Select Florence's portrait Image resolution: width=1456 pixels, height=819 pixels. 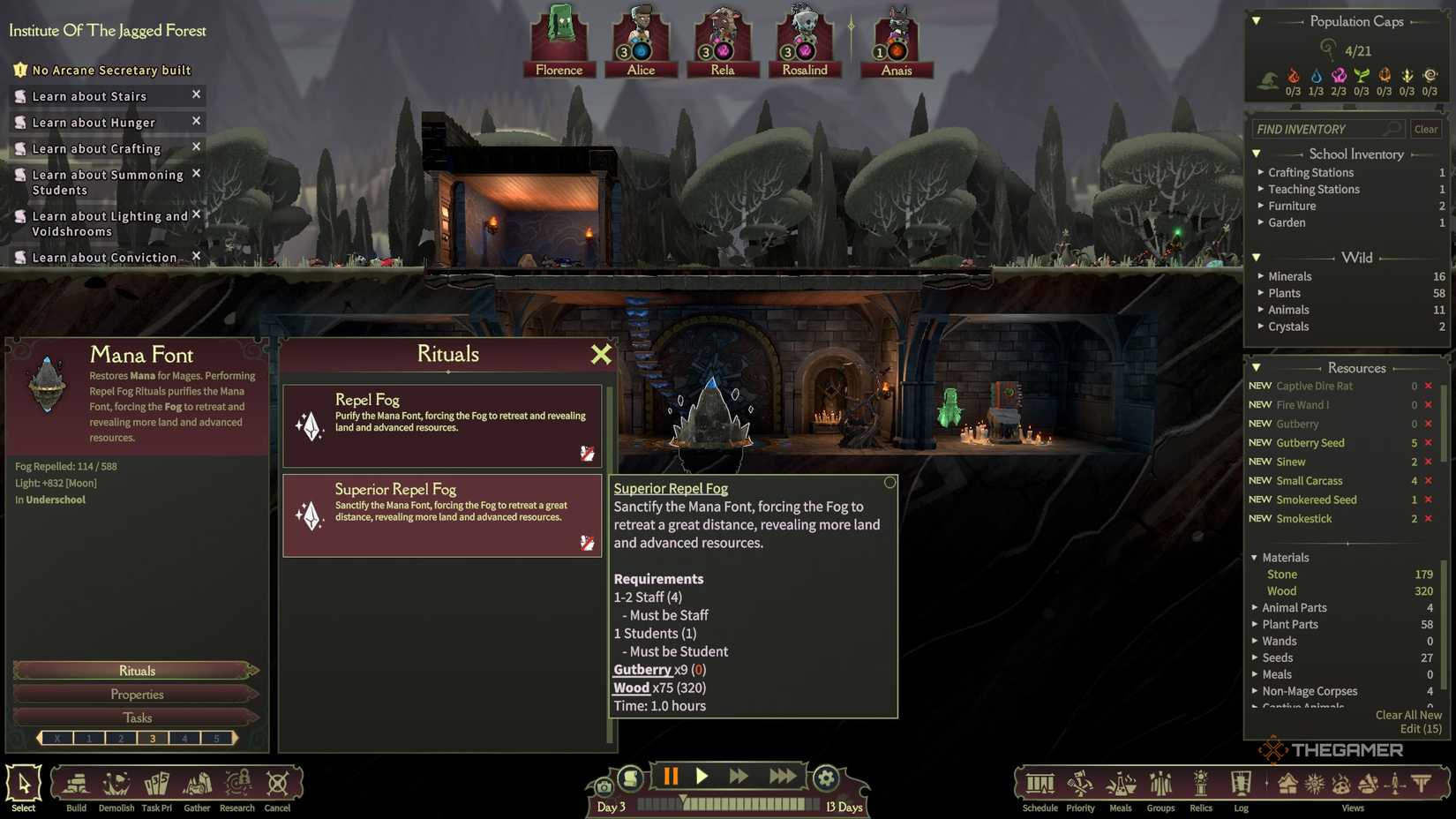559,41
